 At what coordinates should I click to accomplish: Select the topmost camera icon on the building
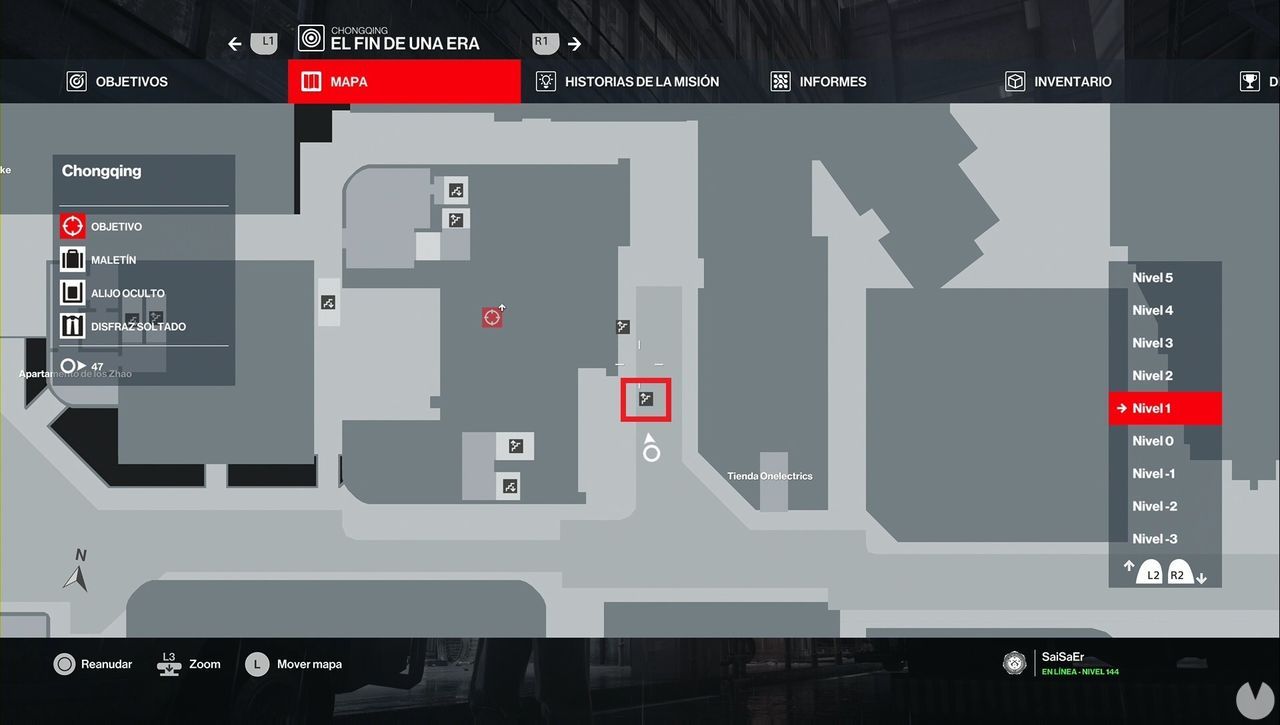pos(456,189)
